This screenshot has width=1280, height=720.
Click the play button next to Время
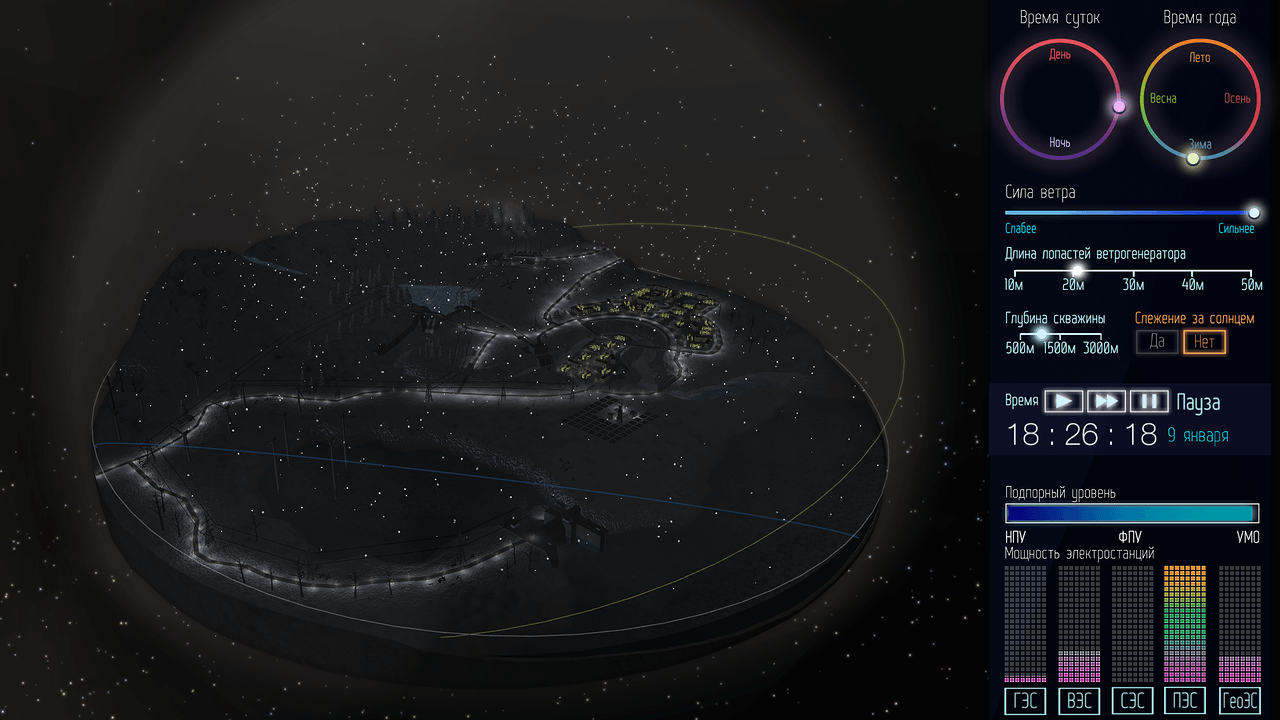tap(1064, 401)
